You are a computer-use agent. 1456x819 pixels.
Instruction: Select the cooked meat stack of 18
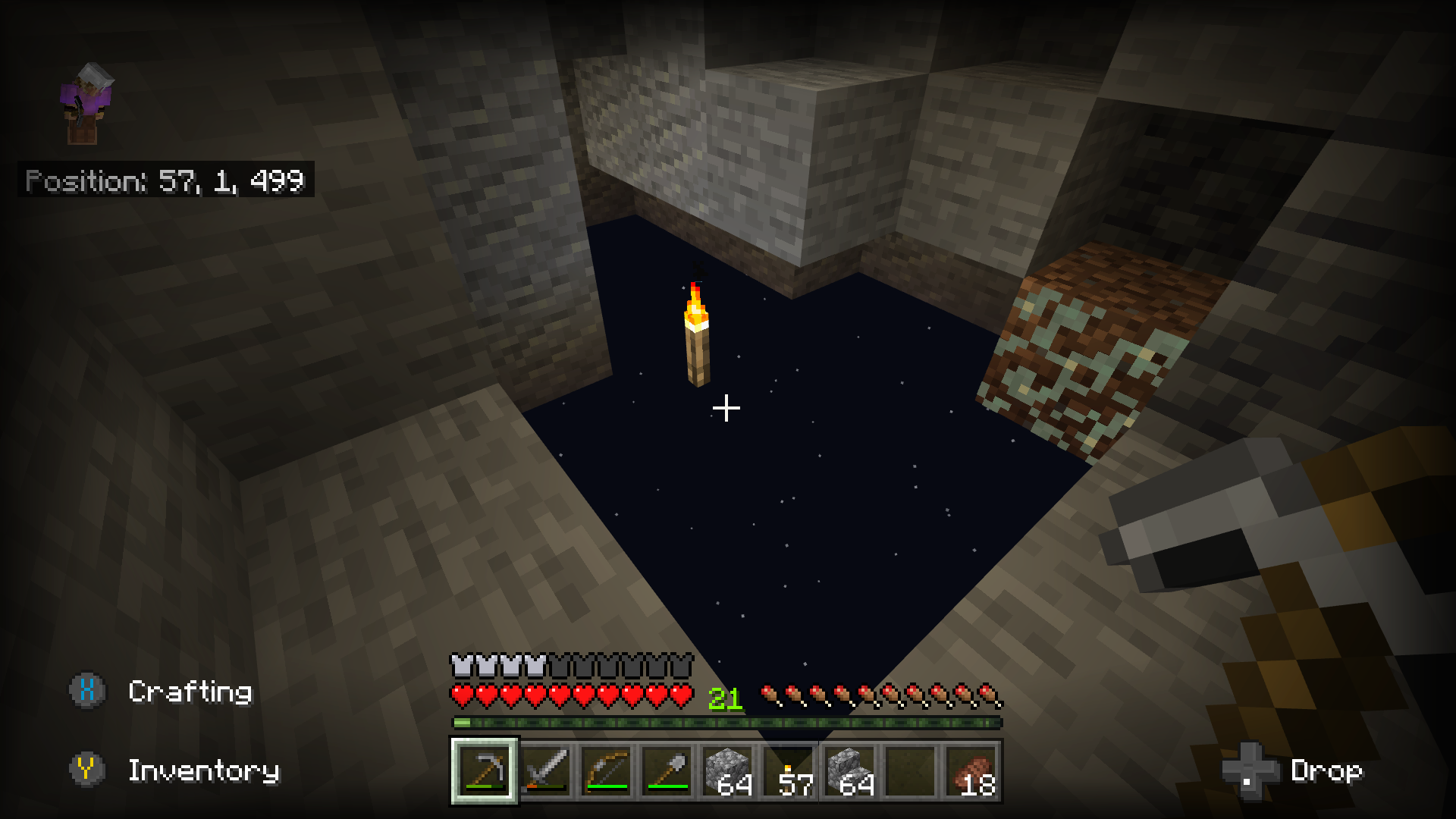tap(972, 771)
